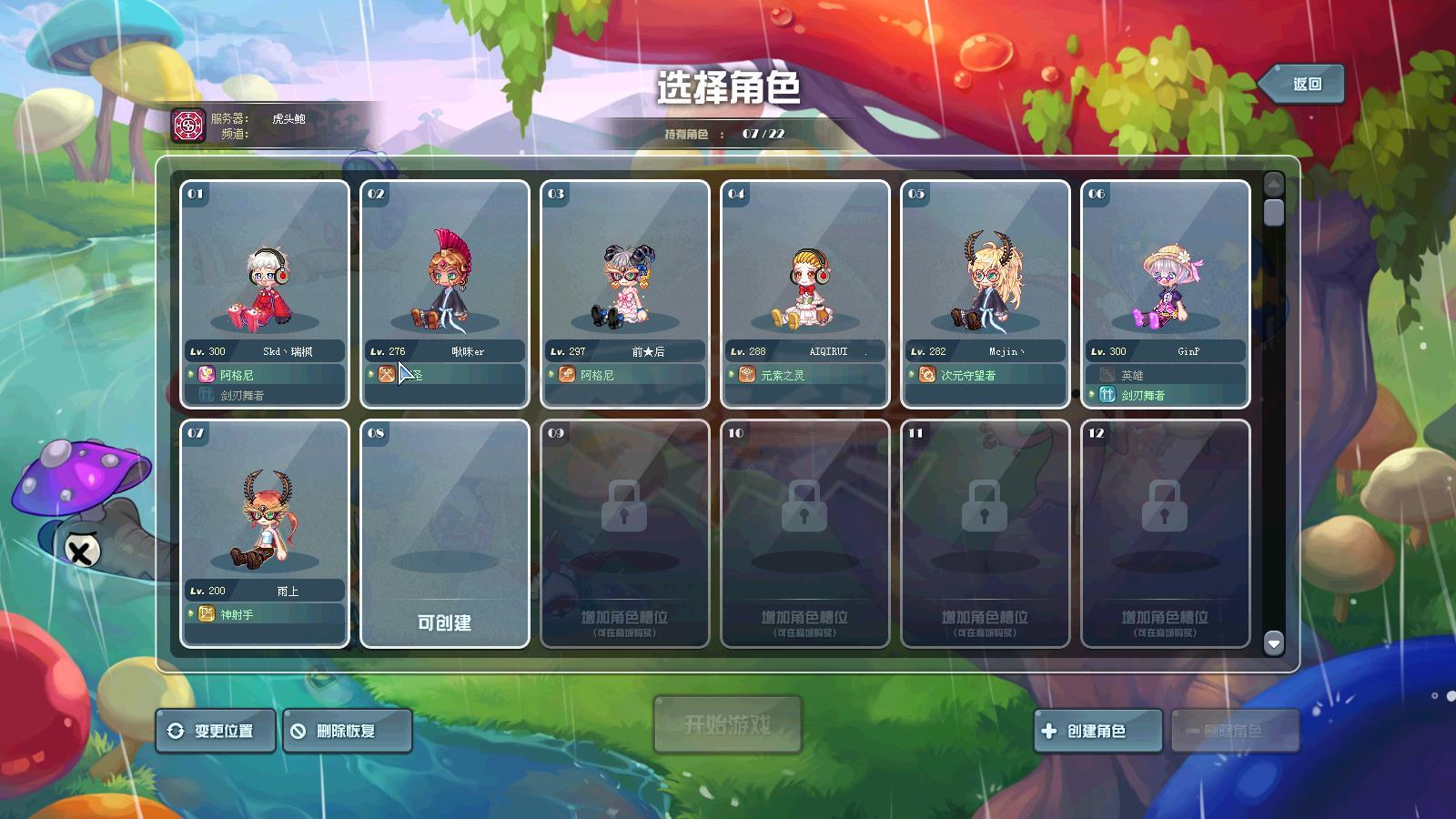Click the 返回 back button
Image resolution: width=1456 pixels, height=819 pixels.
pyautogui.click(x=1306, y=84)
